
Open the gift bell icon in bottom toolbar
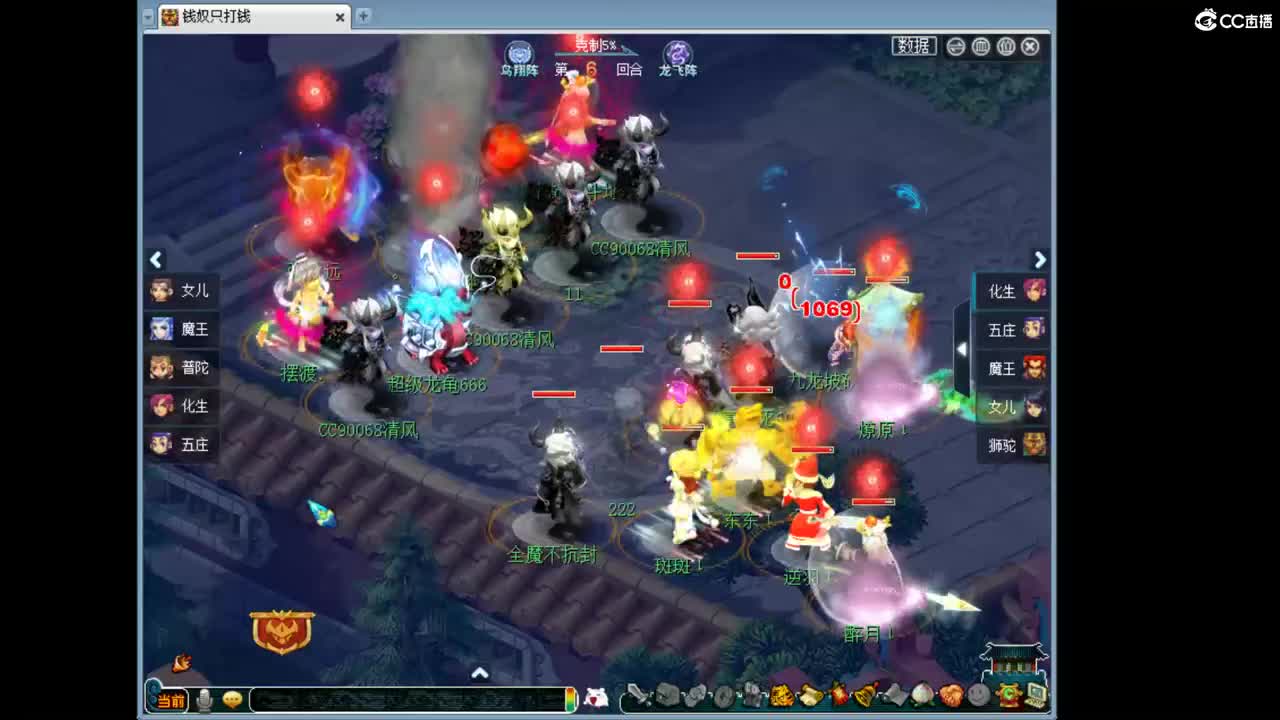[x=863, y=697]
